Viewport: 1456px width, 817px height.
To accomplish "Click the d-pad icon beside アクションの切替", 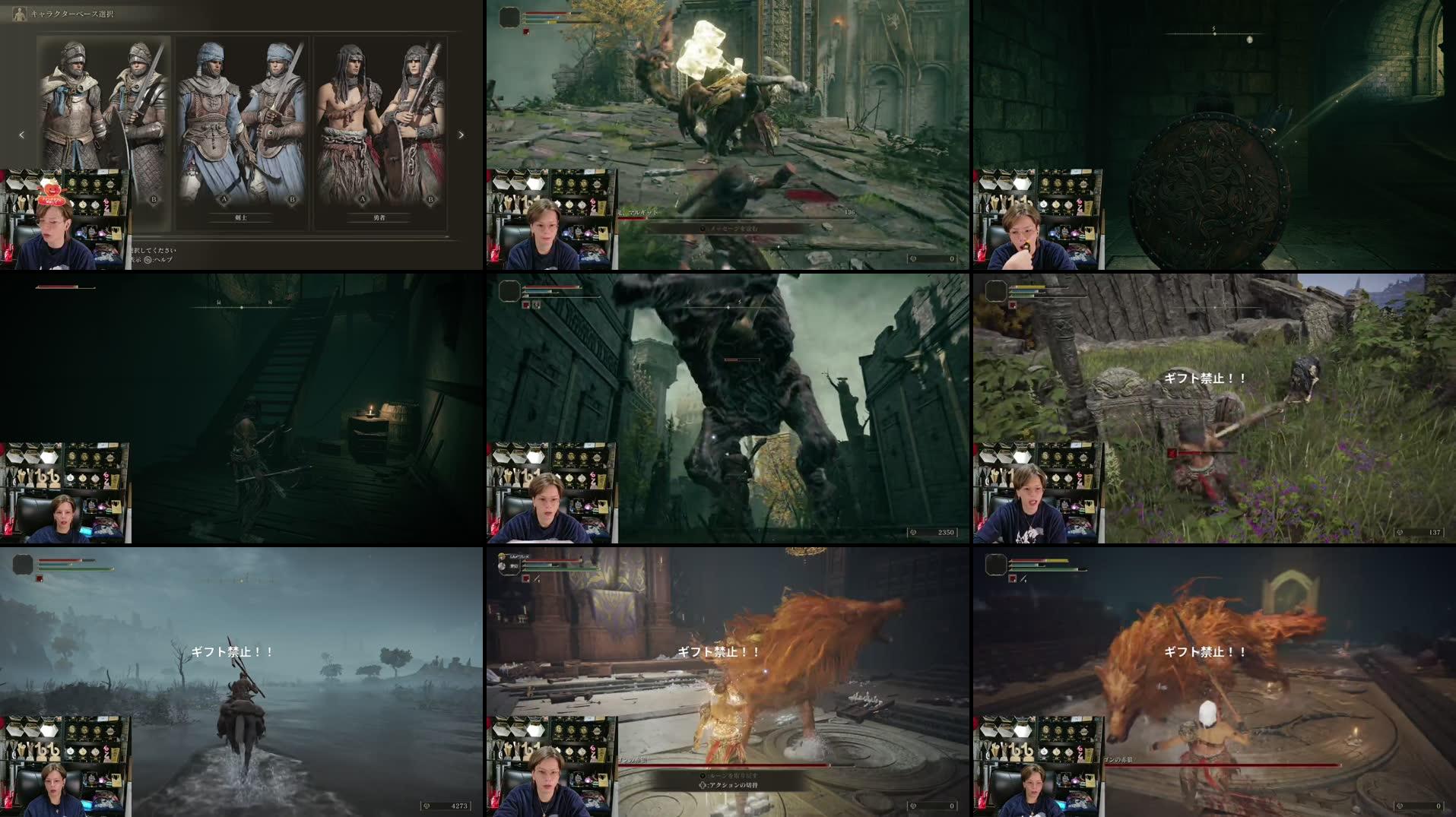I will (702, 786).
